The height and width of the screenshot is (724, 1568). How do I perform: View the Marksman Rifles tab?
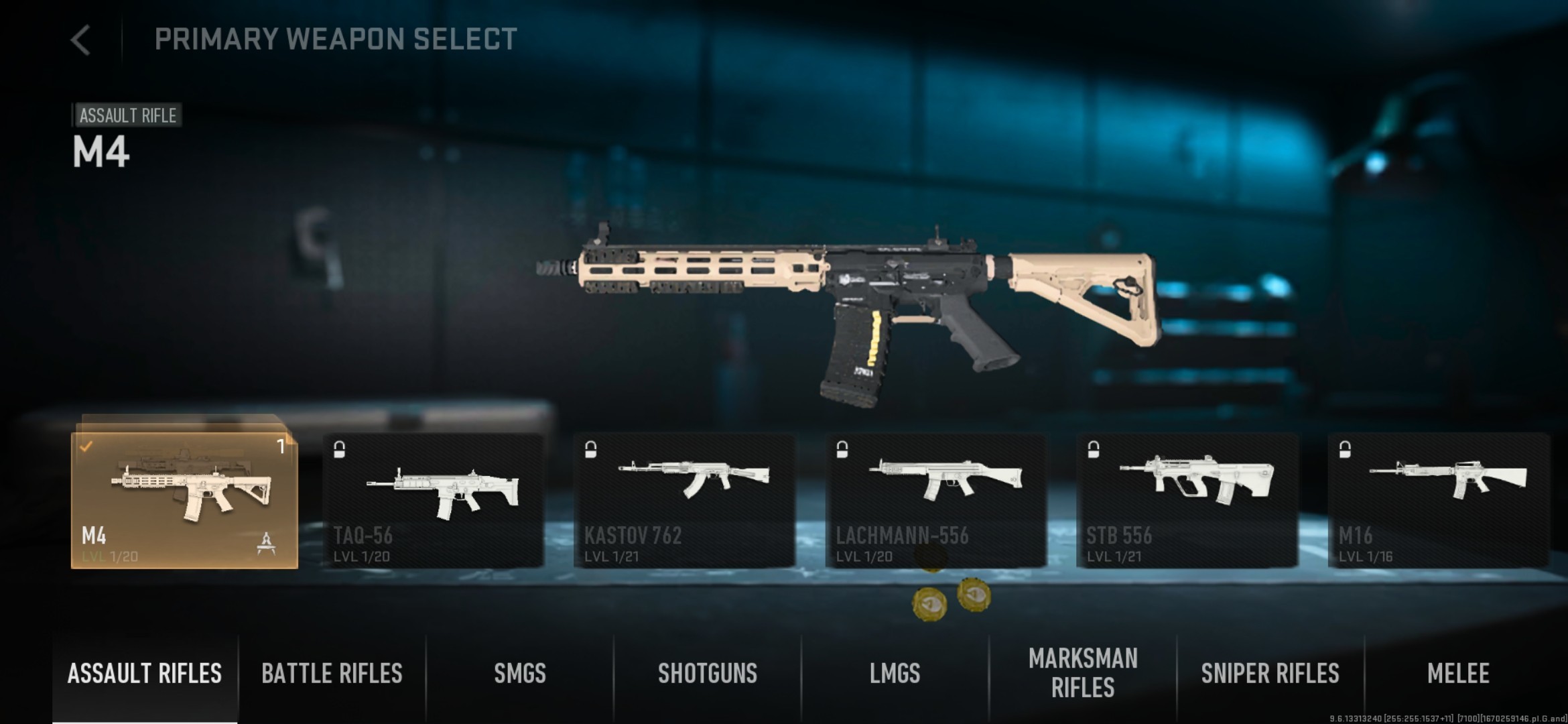1083,674
